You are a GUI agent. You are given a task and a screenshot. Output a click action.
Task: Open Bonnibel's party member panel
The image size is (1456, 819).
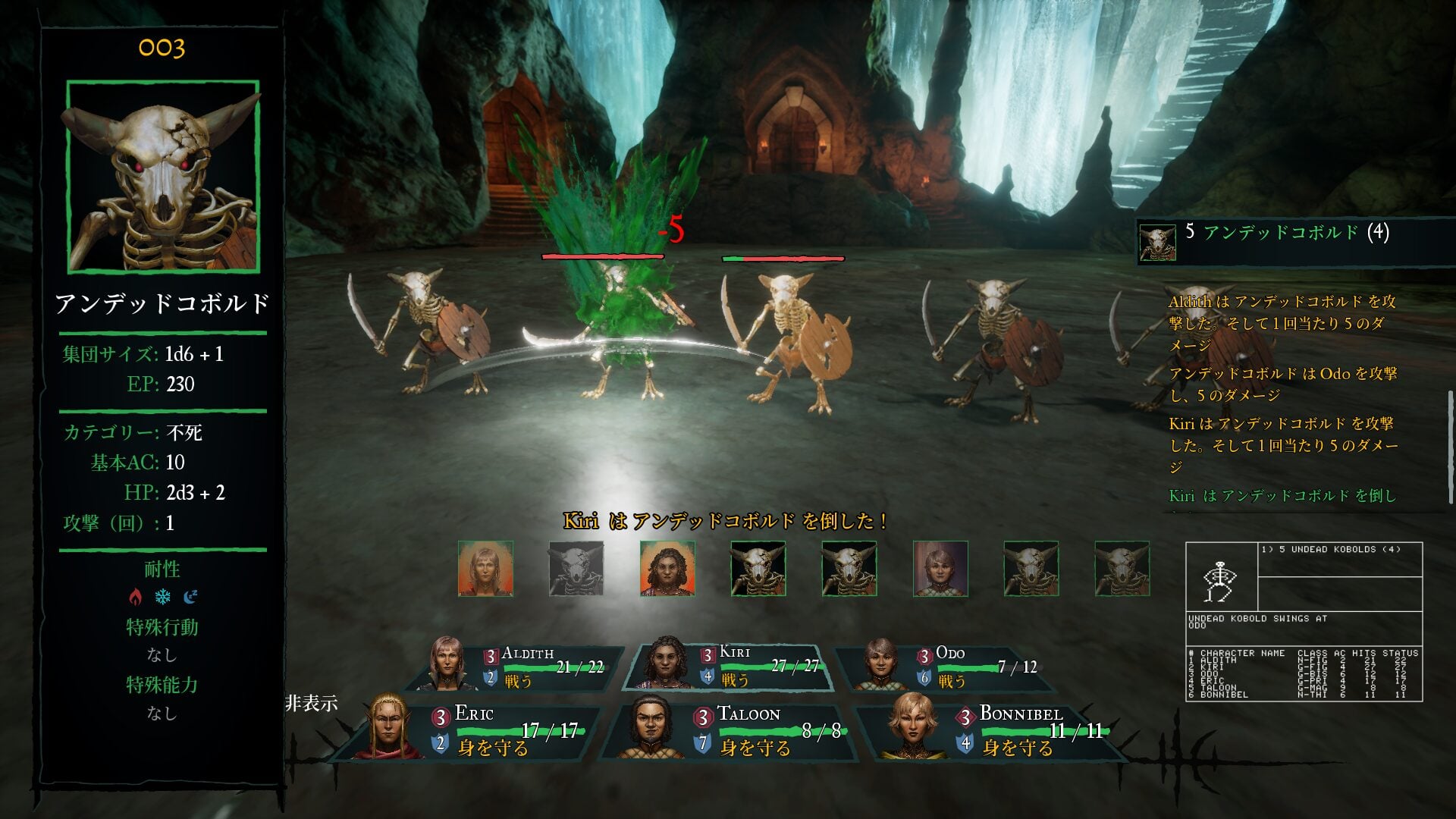tap(993, 730)
